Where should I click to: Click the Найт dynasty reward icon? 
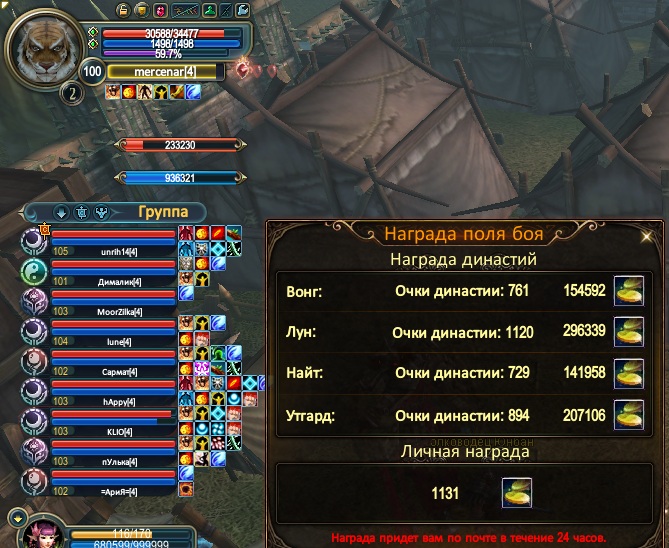[628, 372]
